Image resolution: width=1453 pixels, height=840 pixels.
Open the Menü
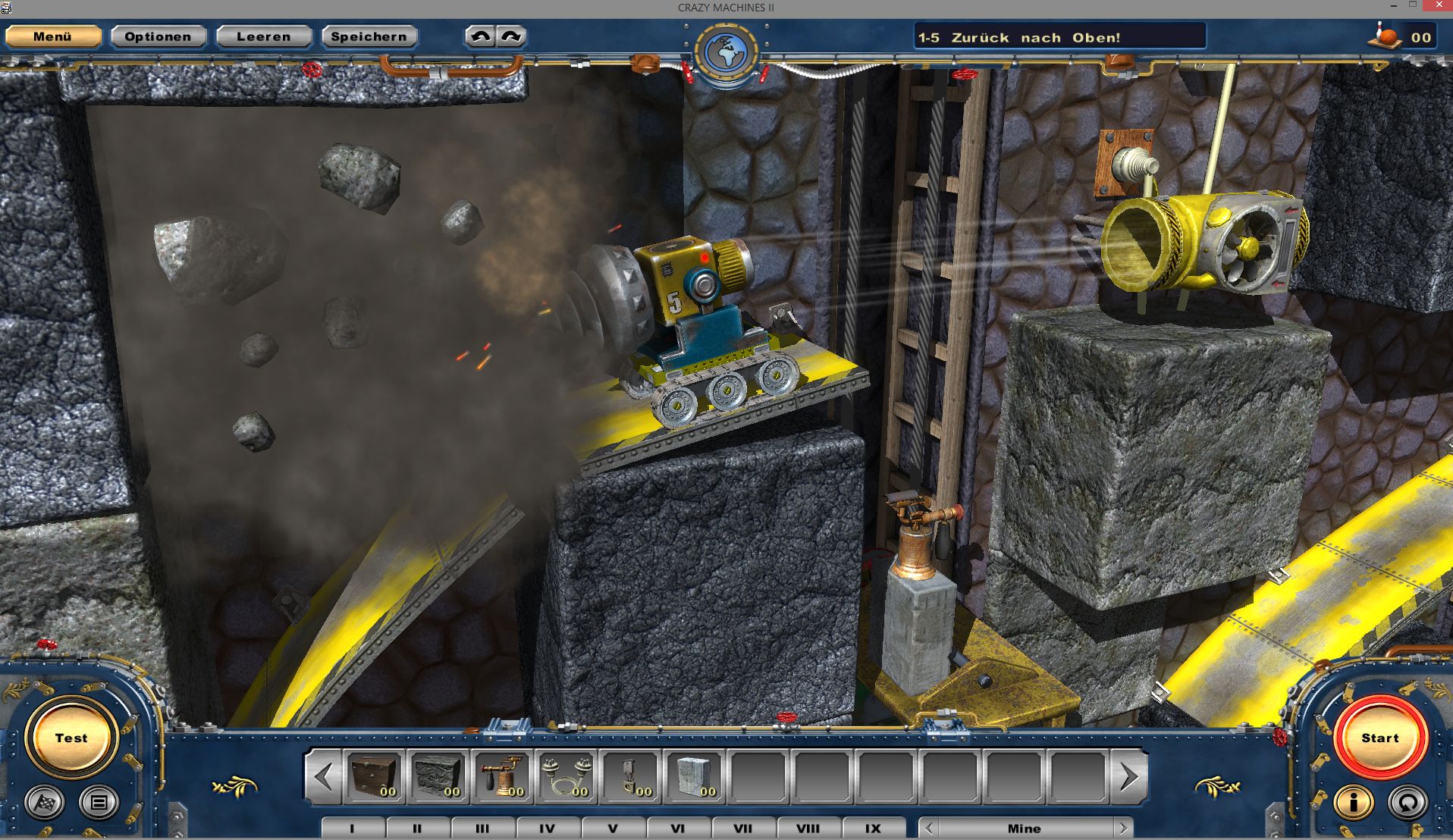52,36
